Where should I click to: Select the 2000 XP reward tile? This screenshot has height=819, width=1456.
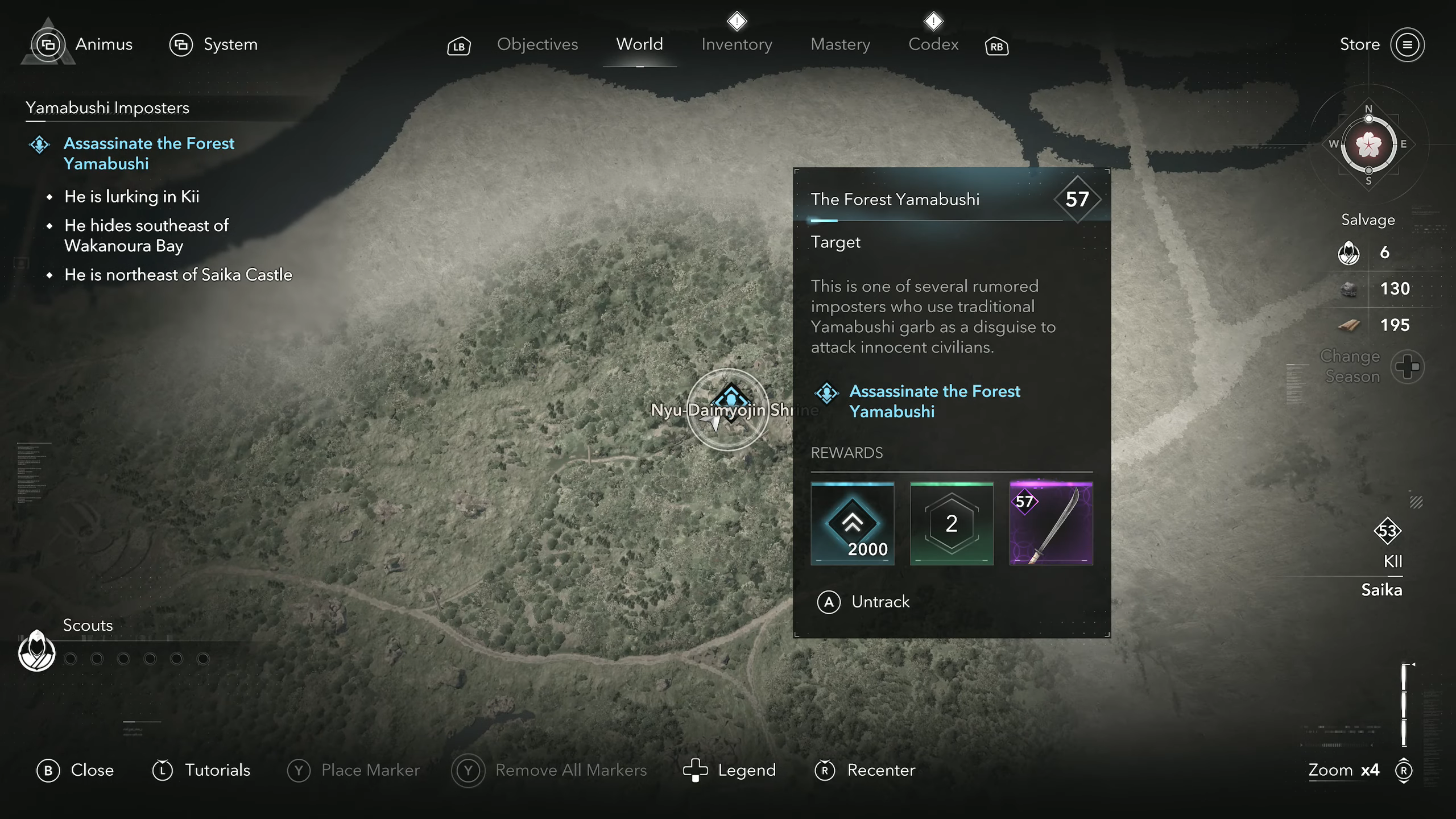(852, 523)
